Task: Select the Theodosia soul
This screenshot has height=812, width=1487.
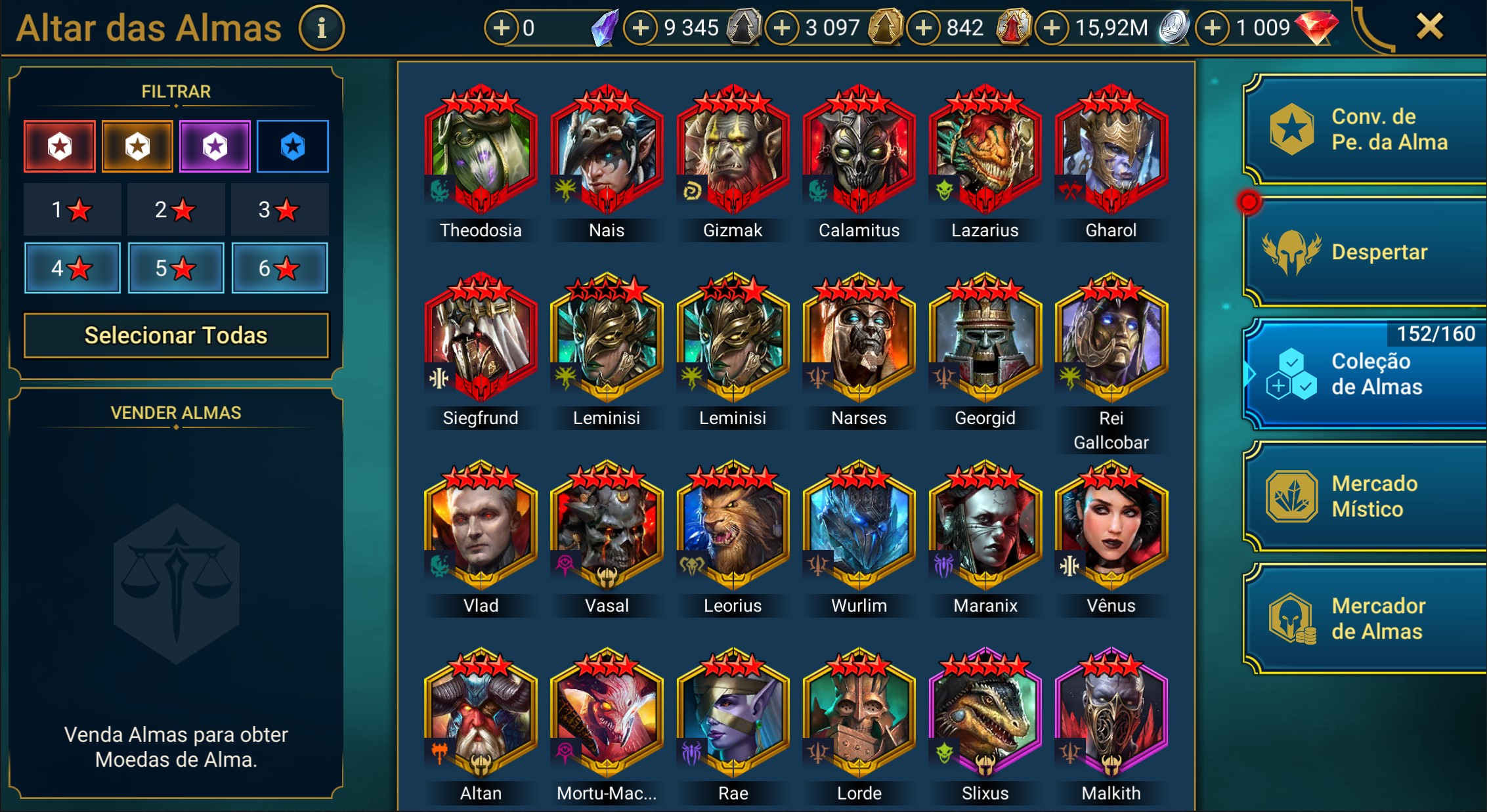Action: tap(481, 150)
